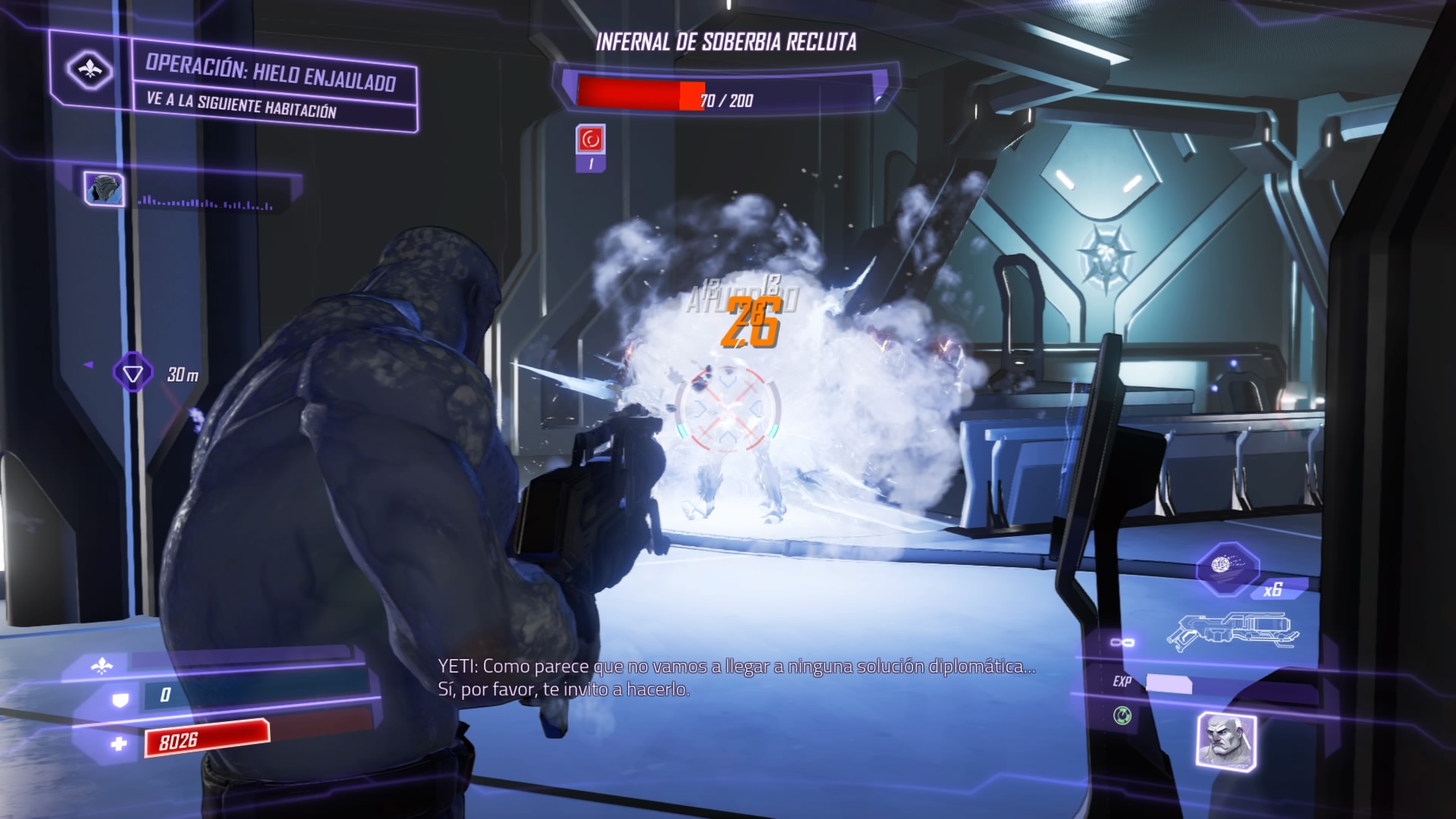Select the equipped weapon icon
The height and width of the screenshot is (819, 1456).
click(x=1232, y=629)
